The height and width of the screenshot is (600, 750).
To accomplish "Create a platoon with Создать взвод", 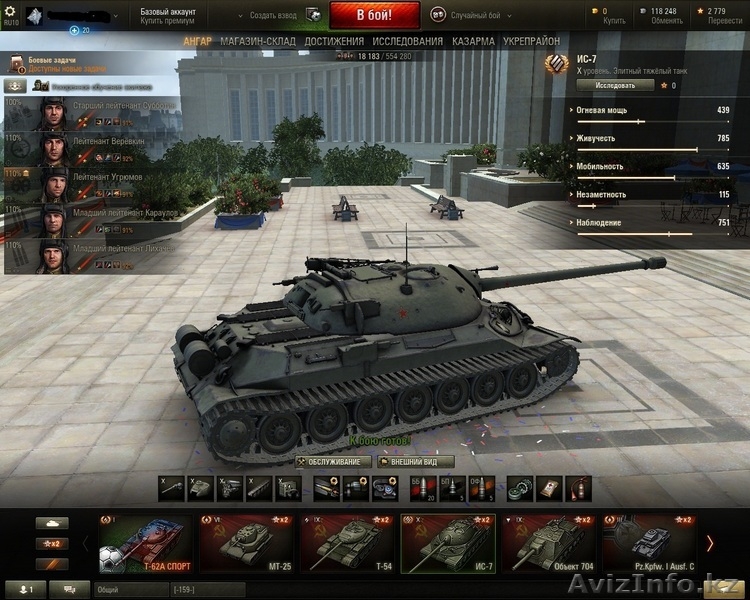I will point(273,15).
